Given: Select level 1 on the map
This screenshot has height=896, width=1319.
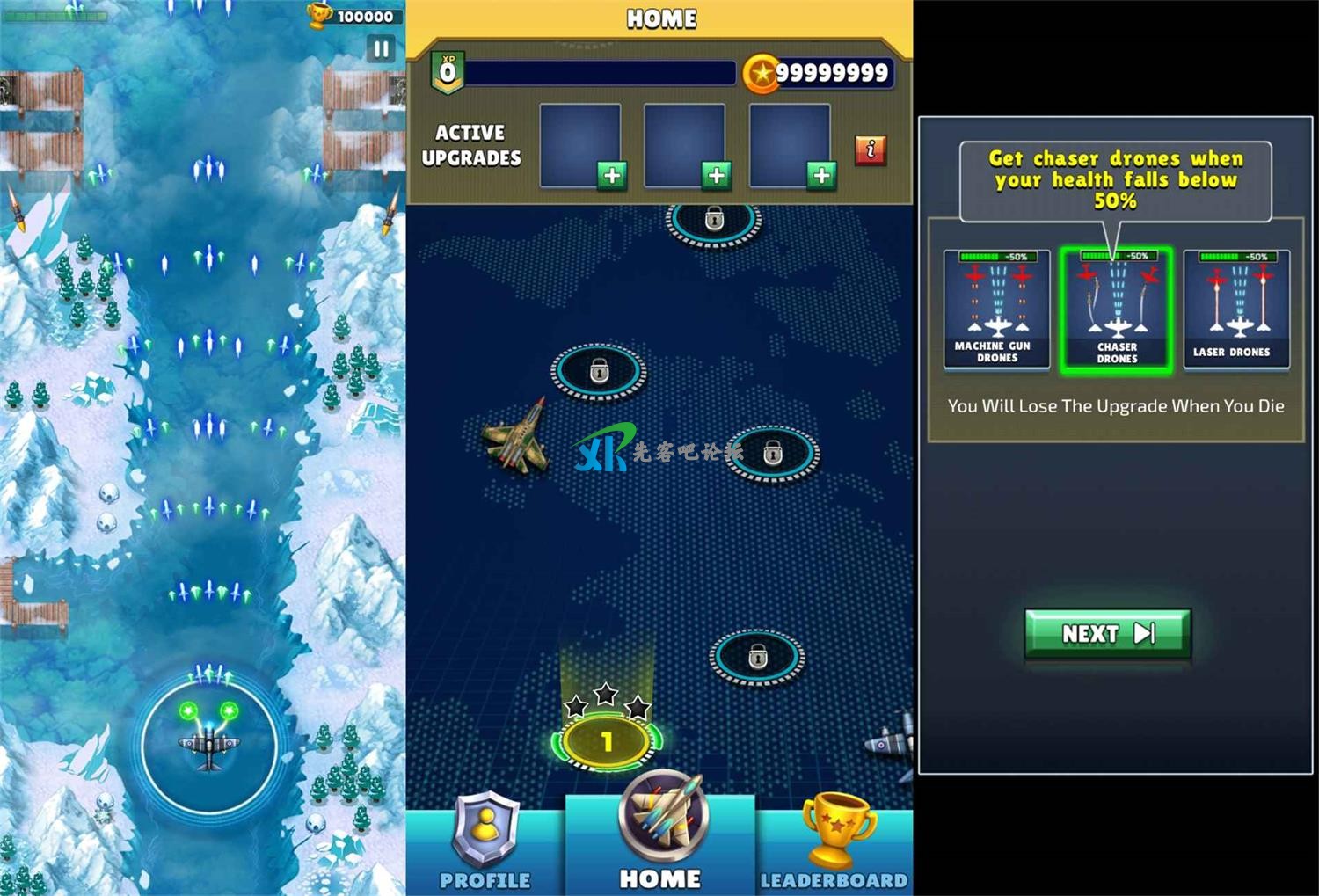Looking at the screenshot, I should [x=606, y=741].
